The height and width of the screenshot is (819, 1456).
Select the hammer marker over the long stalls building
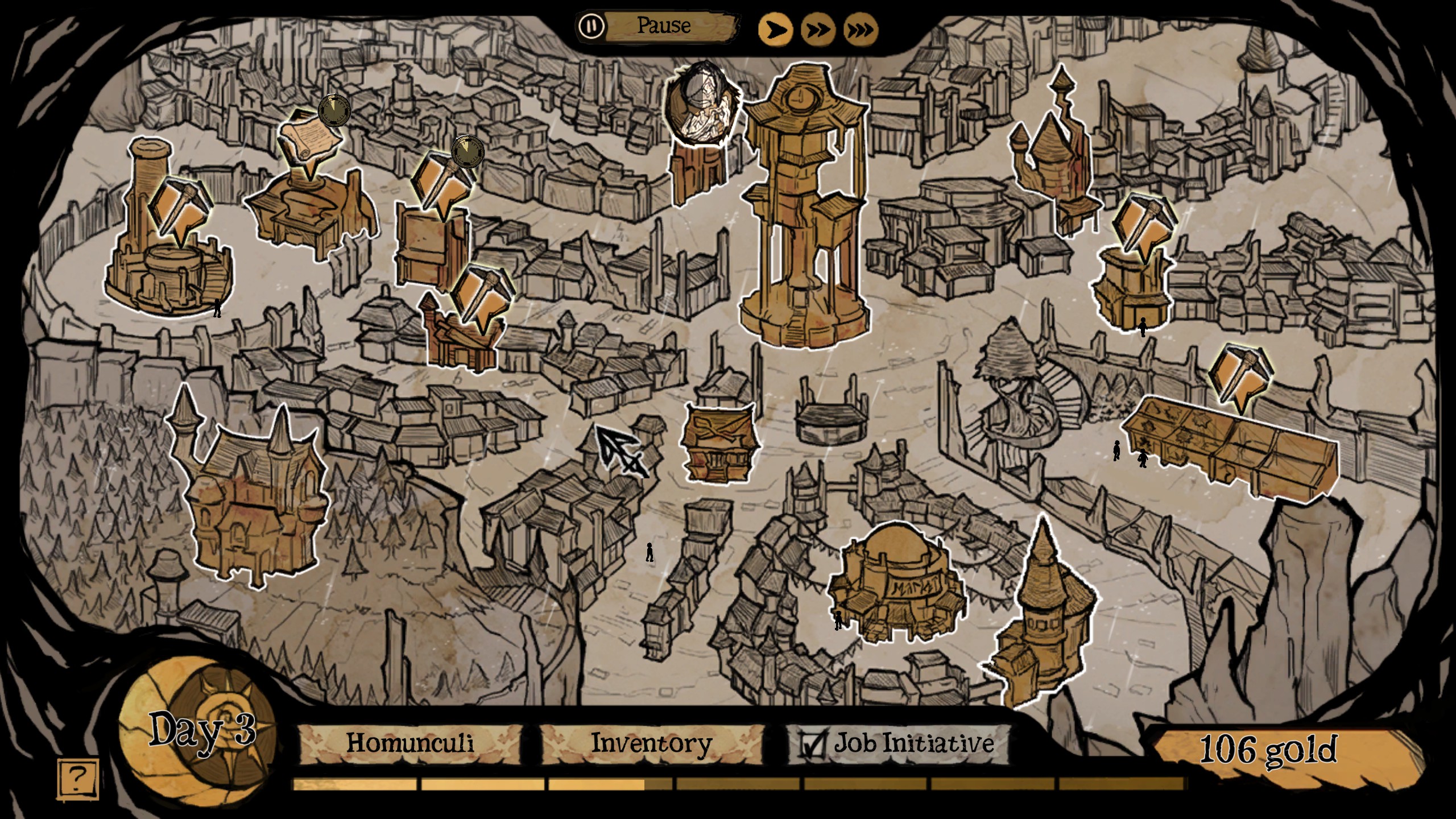1241,373
